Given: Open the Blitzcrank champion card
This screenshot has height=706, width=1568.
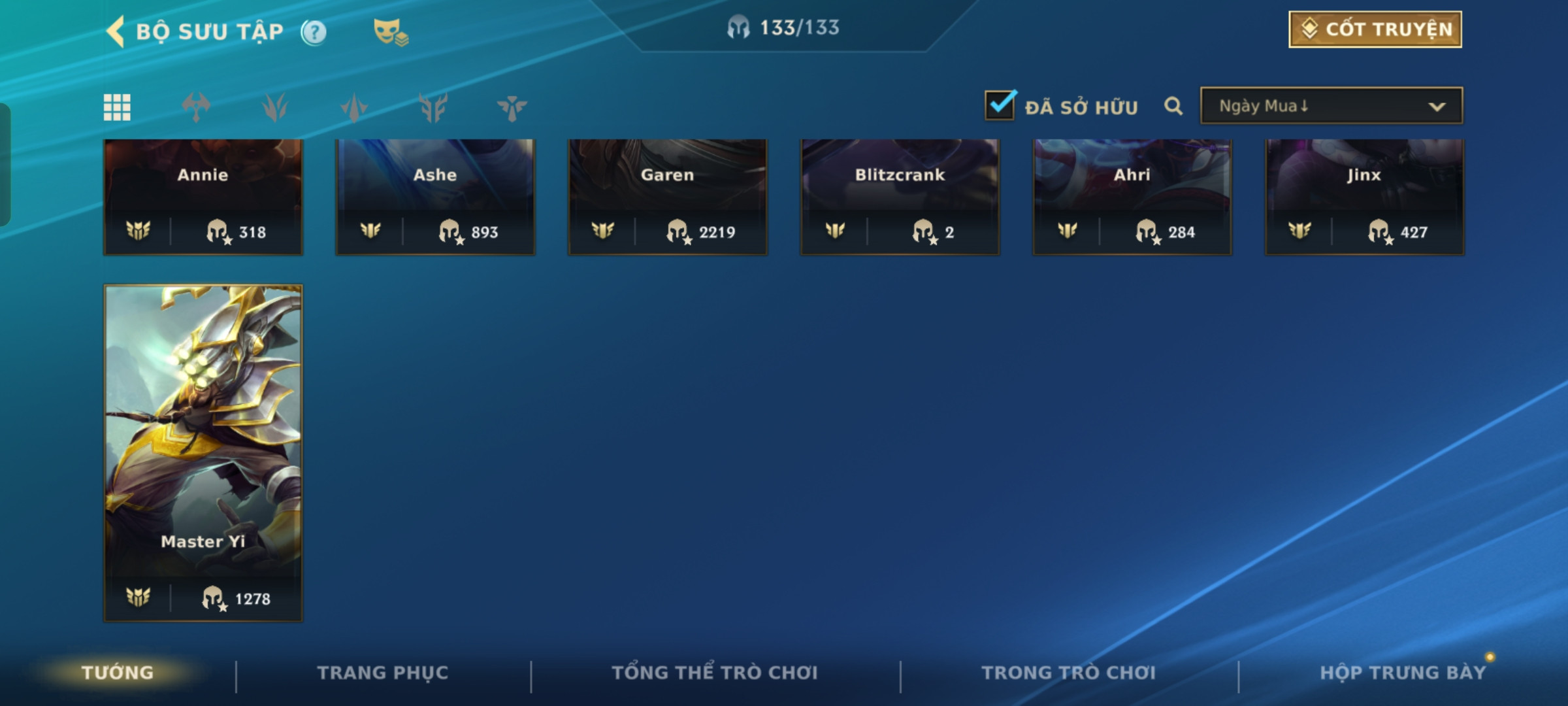Looking at the screenshot, I should pyautogui.click(x=900, y=196).
